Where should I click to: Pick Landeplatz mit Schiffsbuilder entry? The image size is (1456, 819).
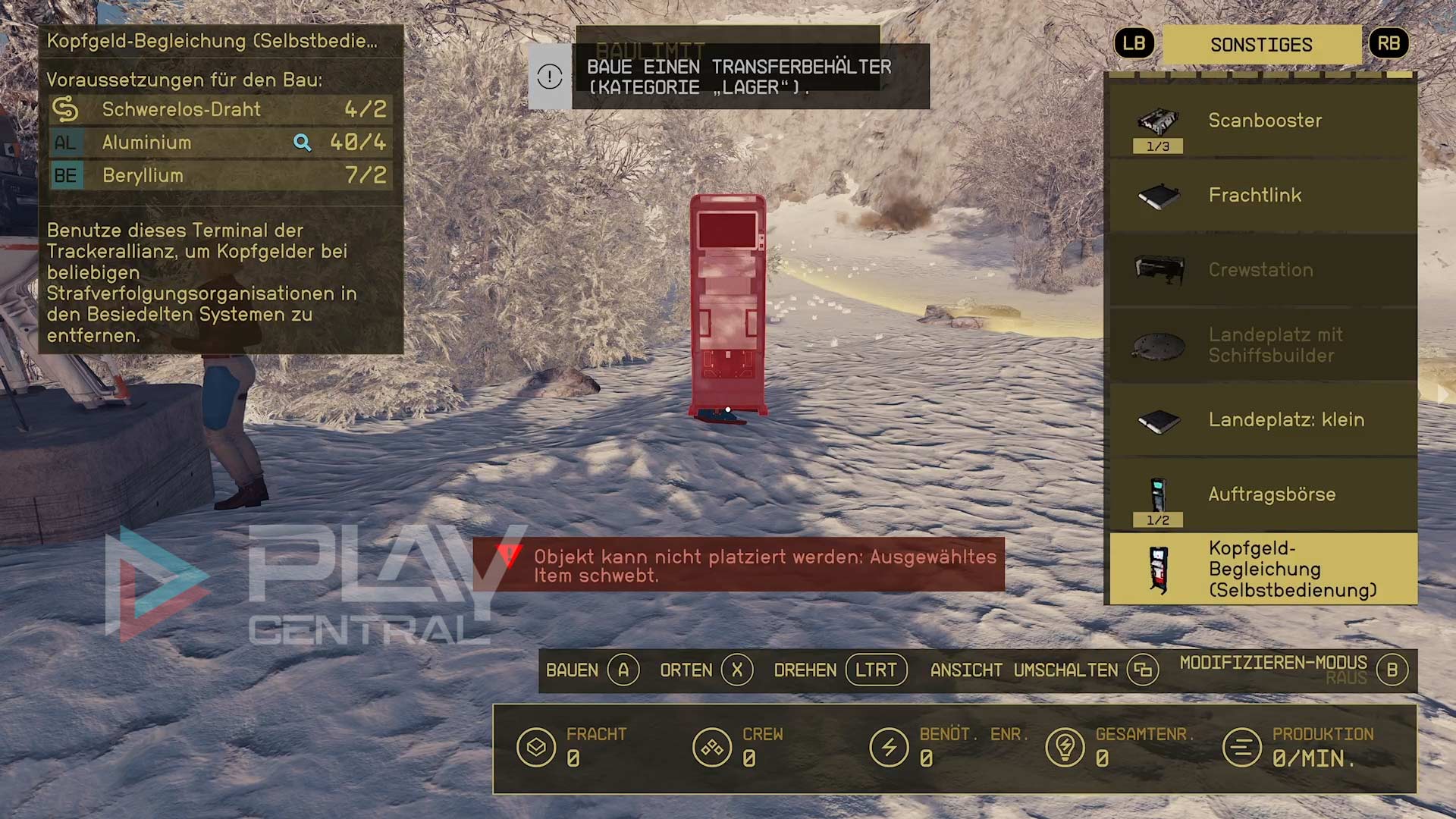click(1263, 345)
